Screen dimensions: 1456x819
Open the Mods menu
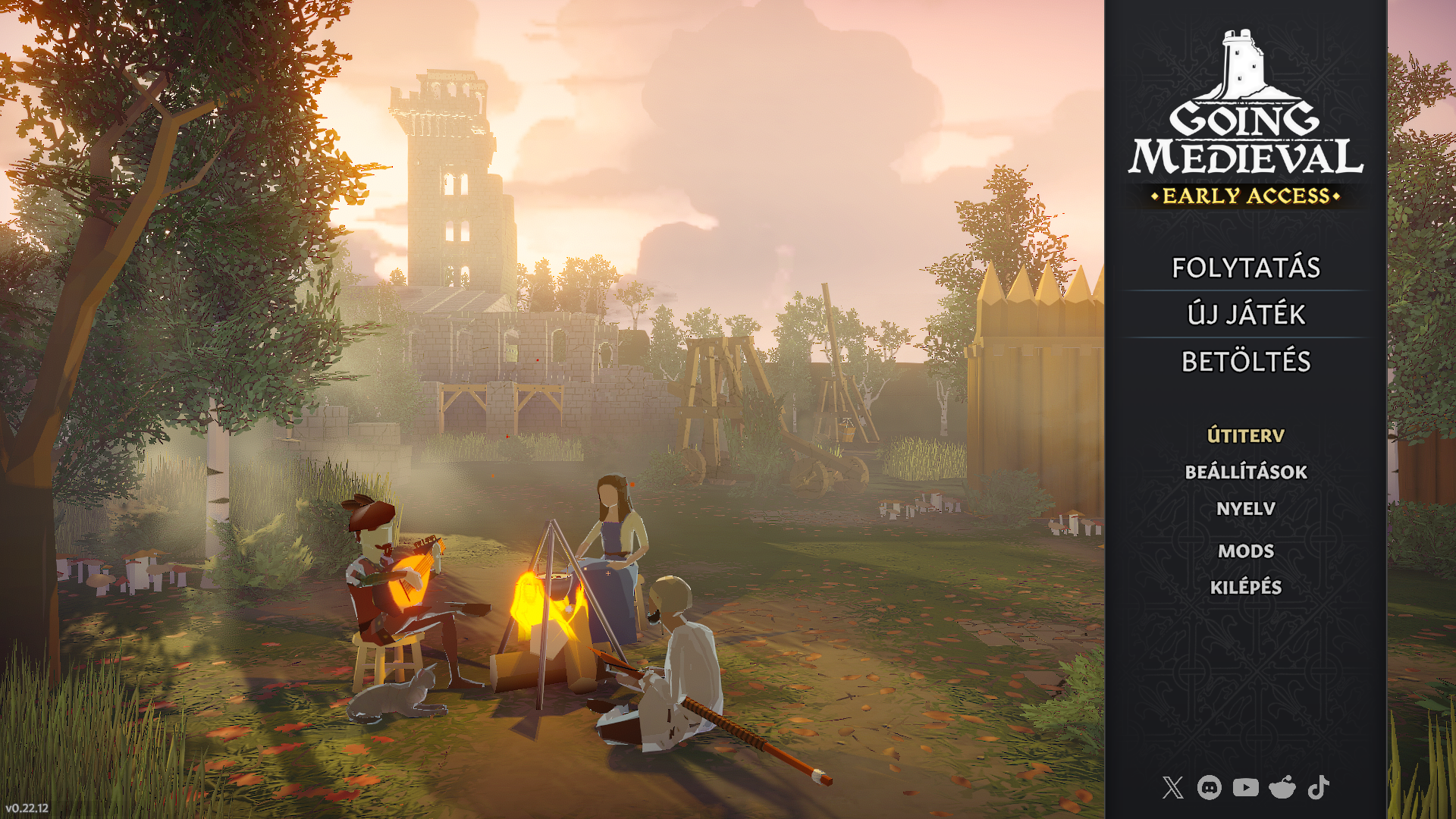coord(1246,551)
